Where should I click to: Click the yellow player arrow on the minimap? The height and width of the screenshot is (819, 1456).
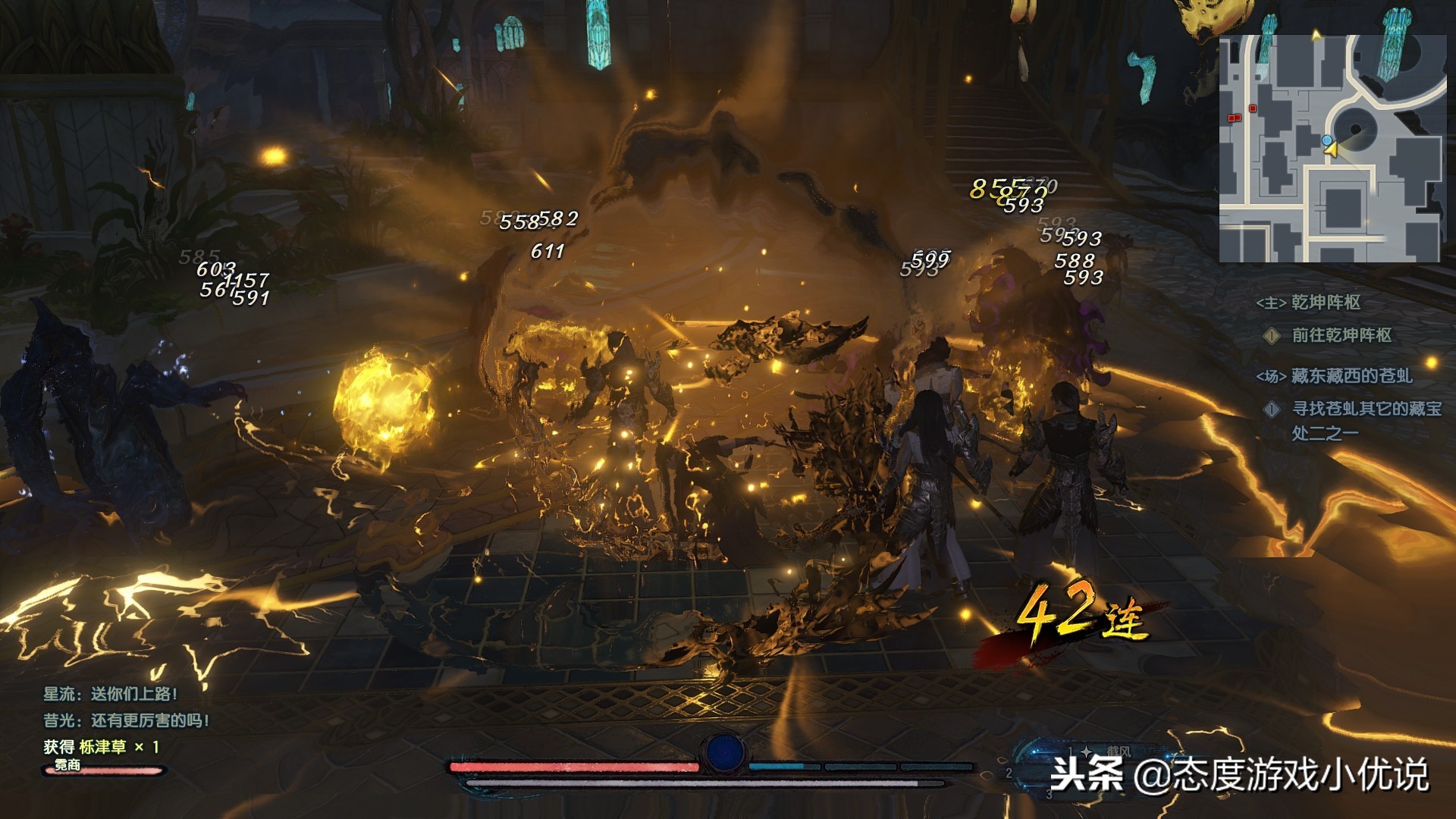pos(1331,150)
